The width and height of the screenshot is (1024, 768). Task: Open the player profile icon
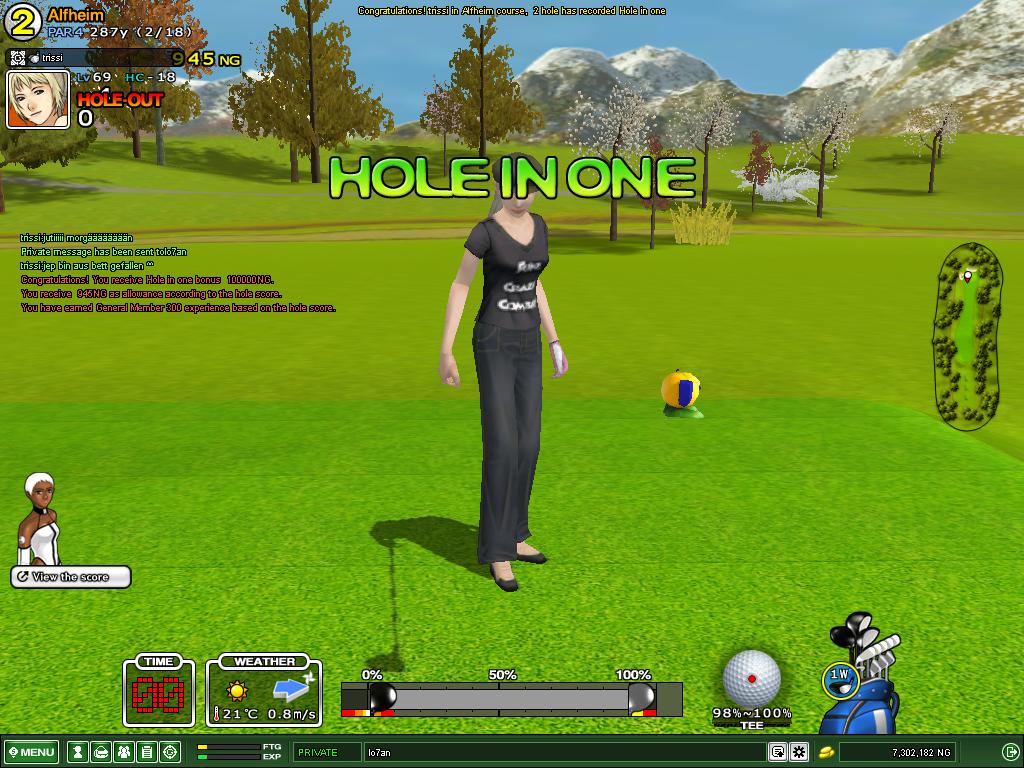point(77,752)
